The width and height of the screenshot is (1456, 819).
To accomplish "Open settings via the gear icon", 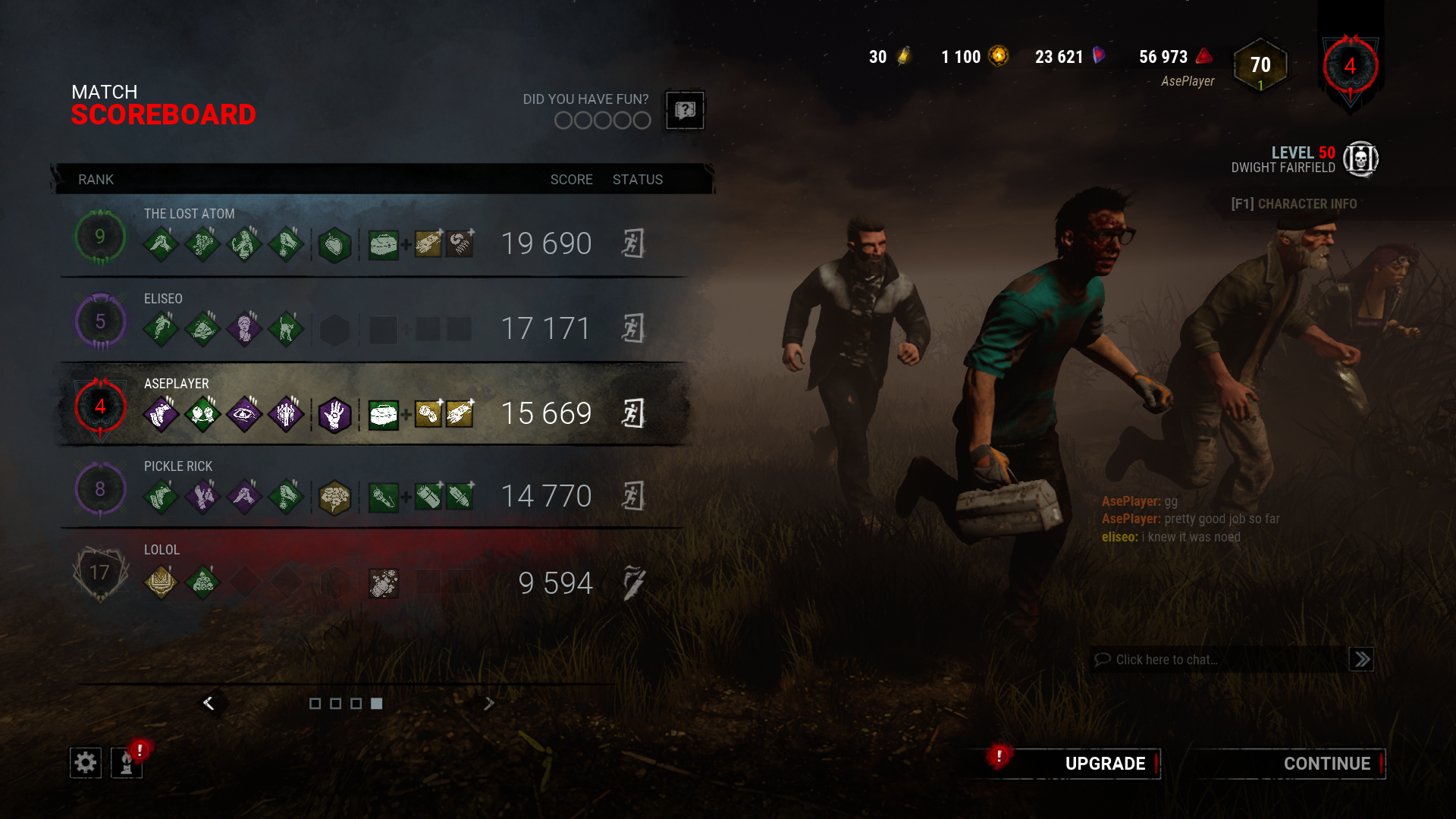I will pos(85,762).
